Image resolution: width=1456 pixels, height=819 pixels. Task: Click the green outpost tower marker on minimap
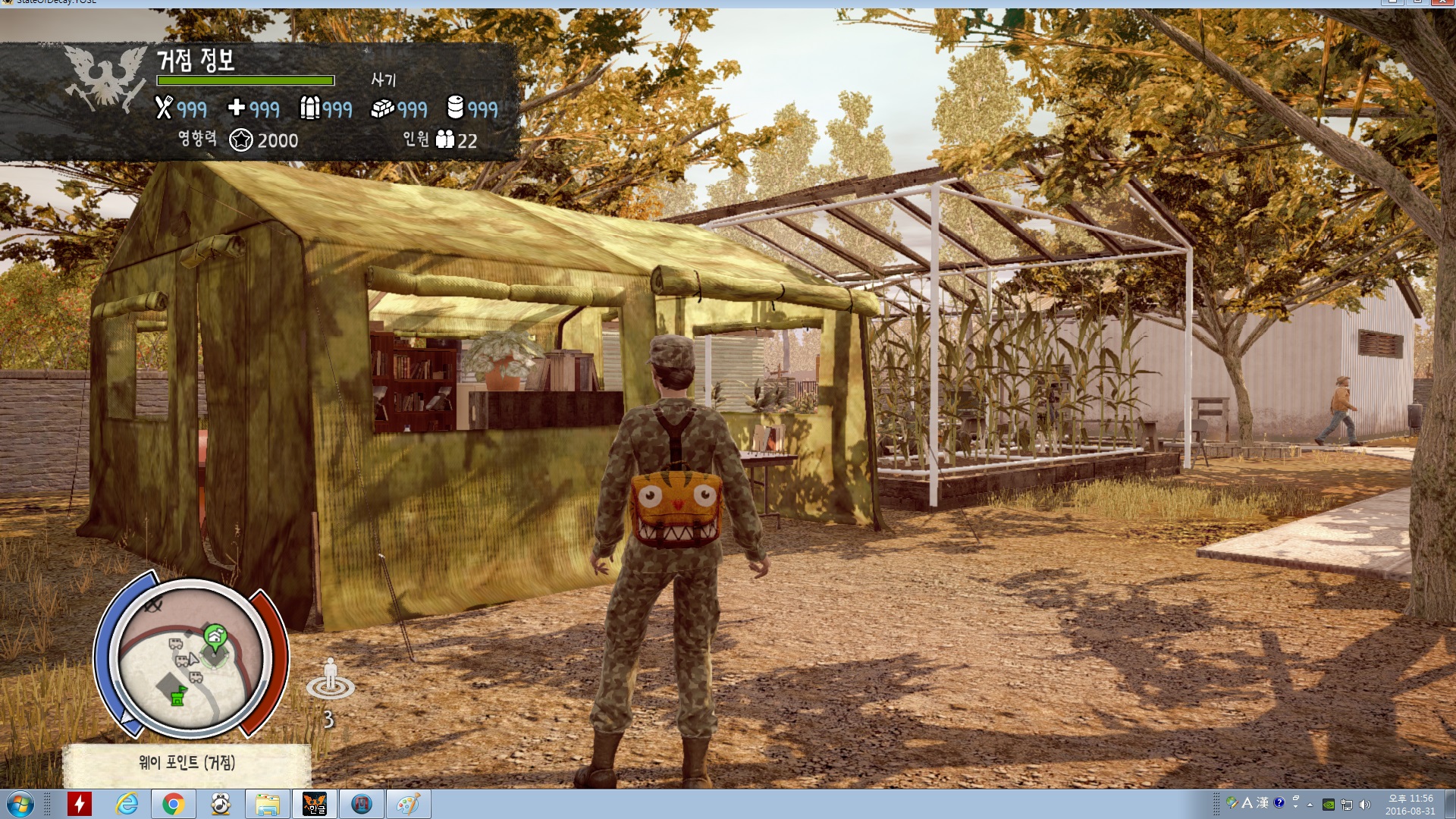[x=178, y=695]
